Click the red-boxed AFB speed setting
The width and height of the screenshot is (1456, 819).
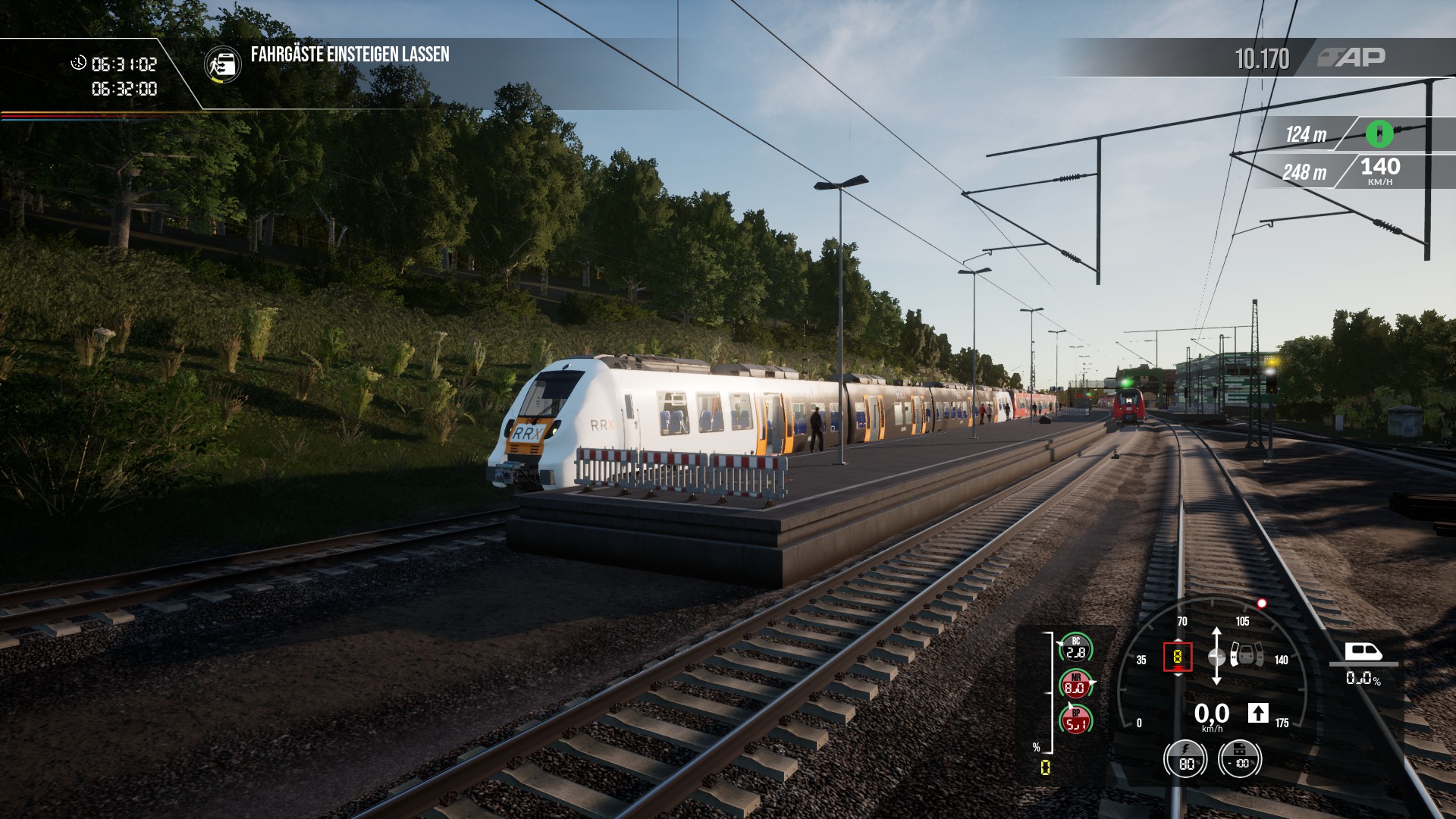1178,657
